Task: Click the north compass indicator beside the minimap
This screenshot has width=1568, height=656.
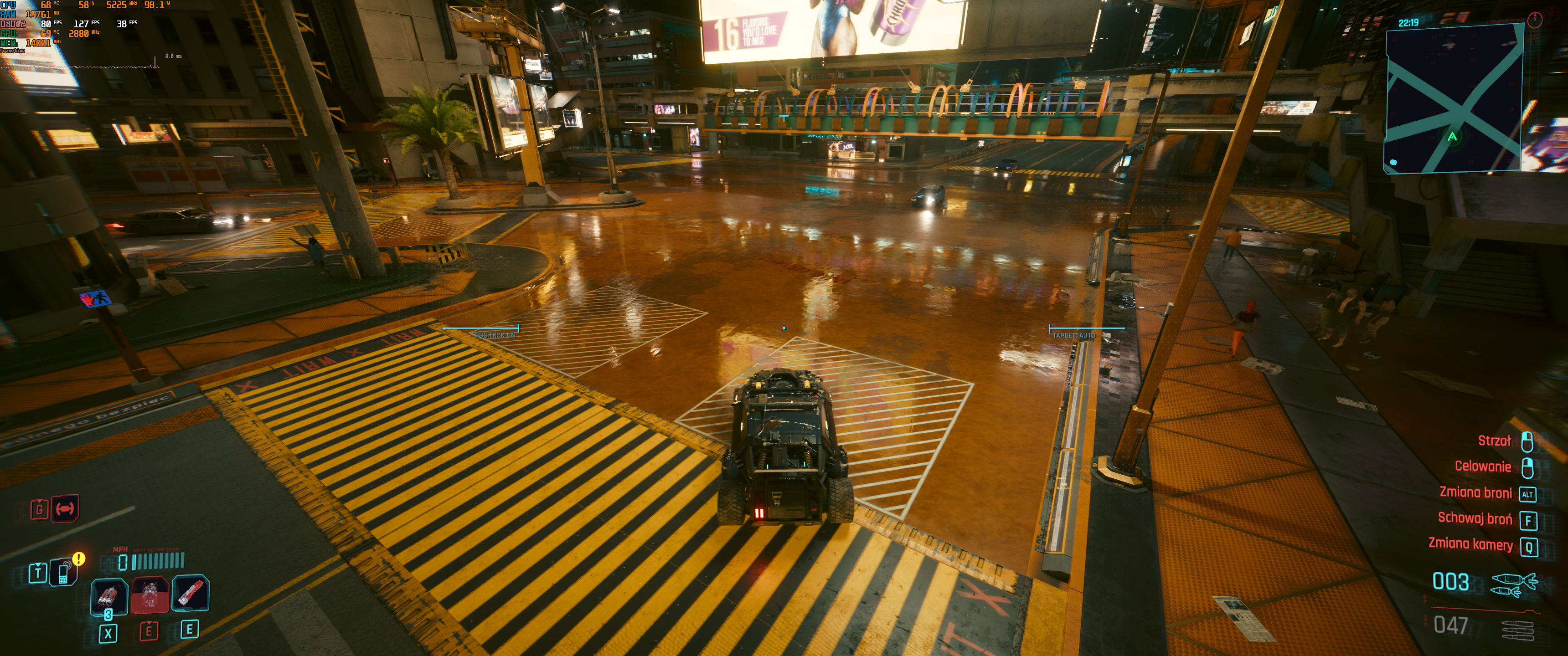Action: pyautogui.click(x=1535, y=20)
